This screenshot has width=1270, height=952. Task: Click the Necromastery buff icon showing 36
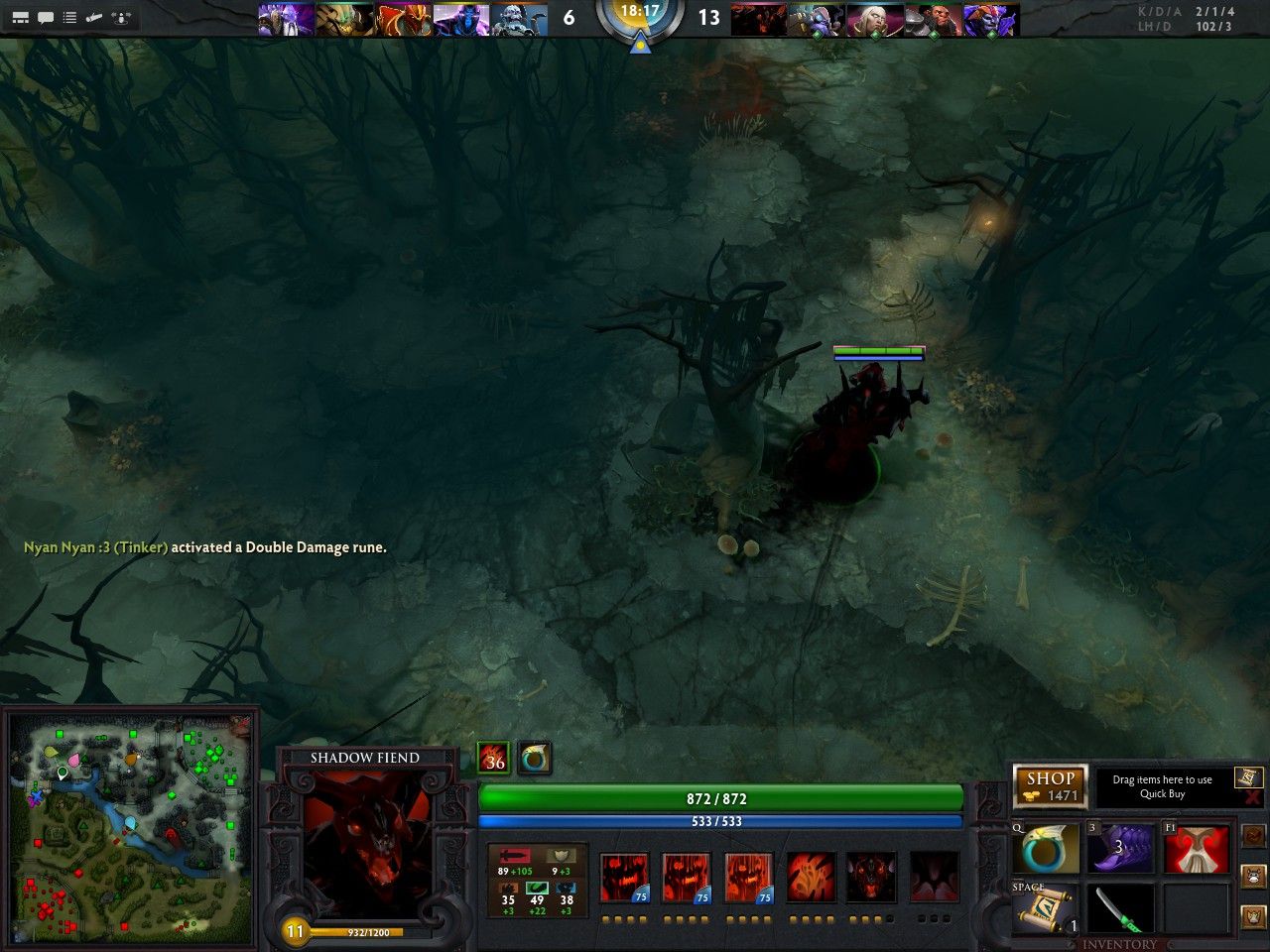[x=494, y=759]
